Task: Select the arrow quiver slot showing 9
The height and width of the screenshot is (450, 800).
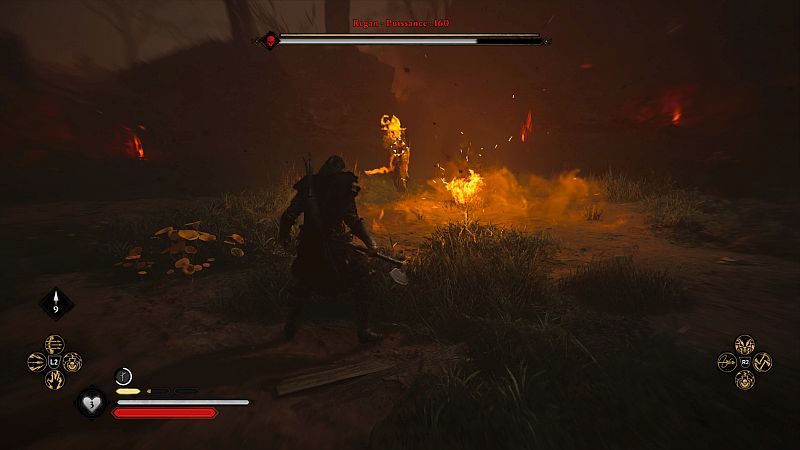Action: (55, 304)
